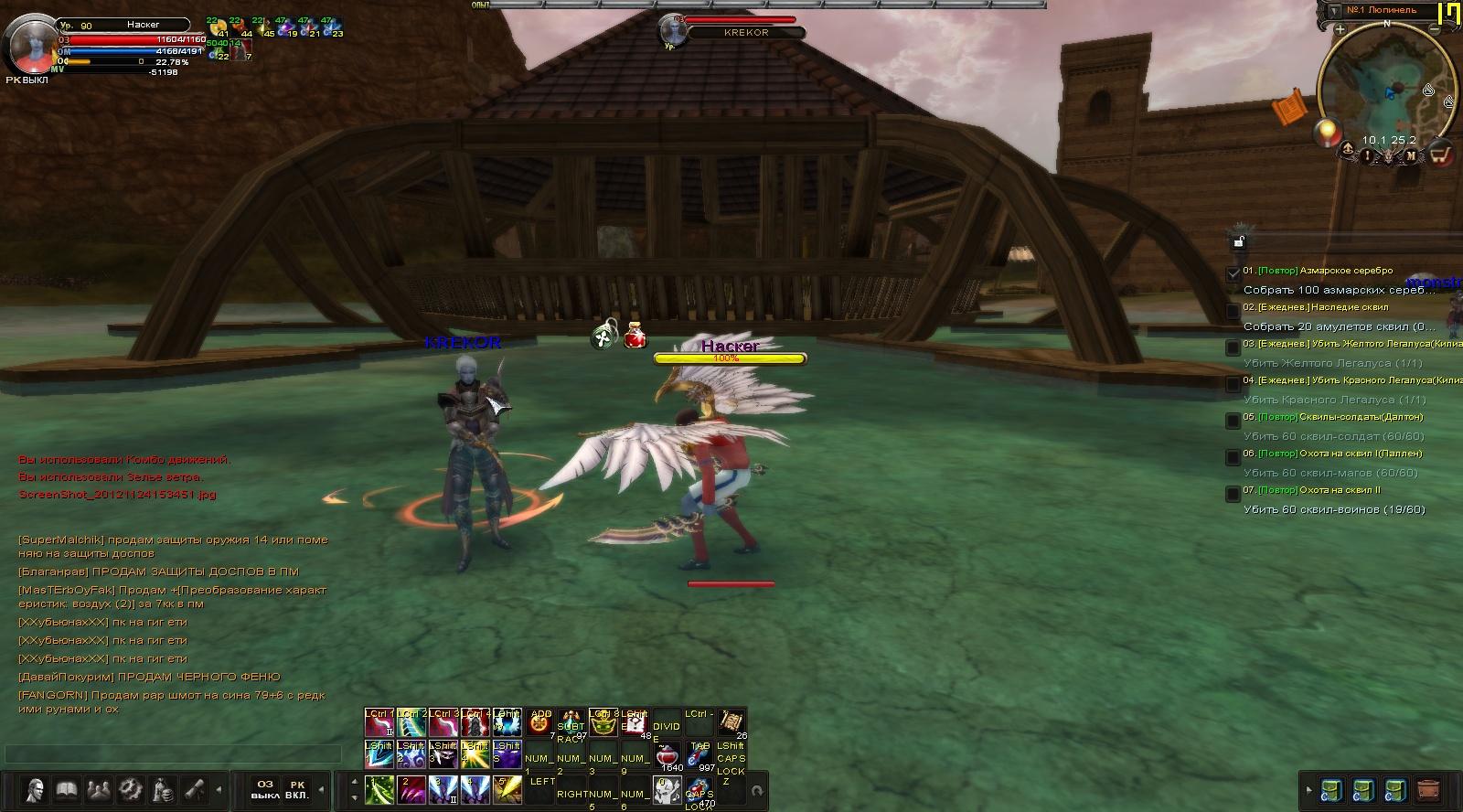This screenshot has height=812, width=1463.
Task: Zoom out the minimap with minus button
Action: (x=1436, y=29)
